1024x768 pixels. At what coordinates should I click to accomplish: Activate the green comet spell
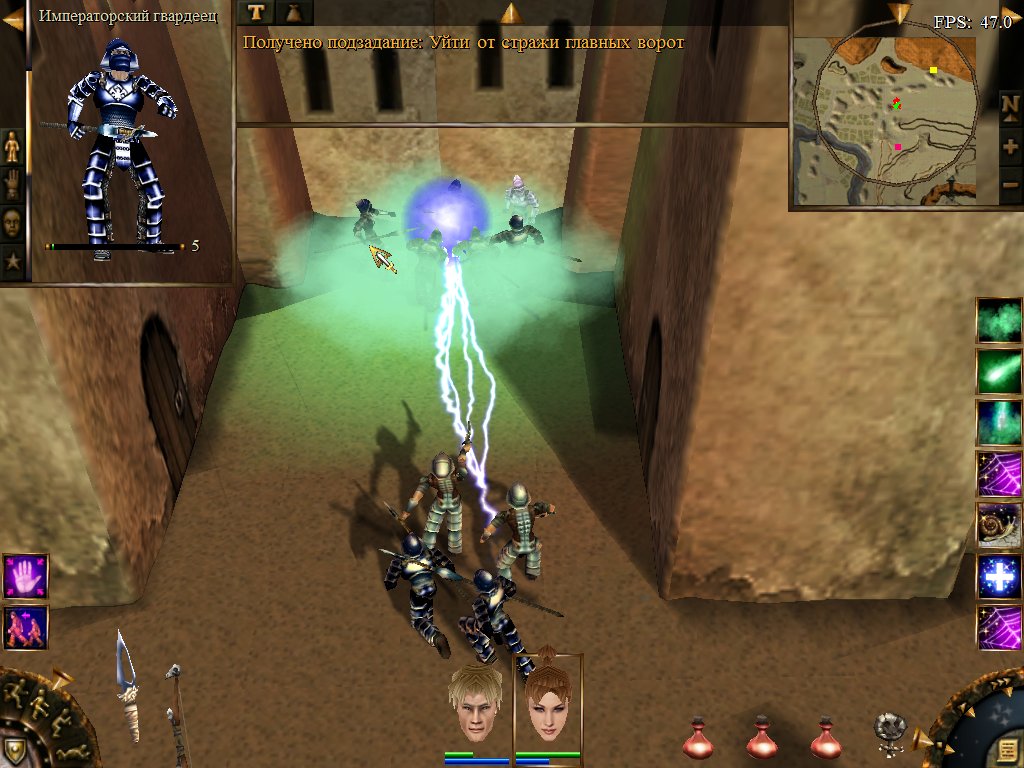click(999, 372)
